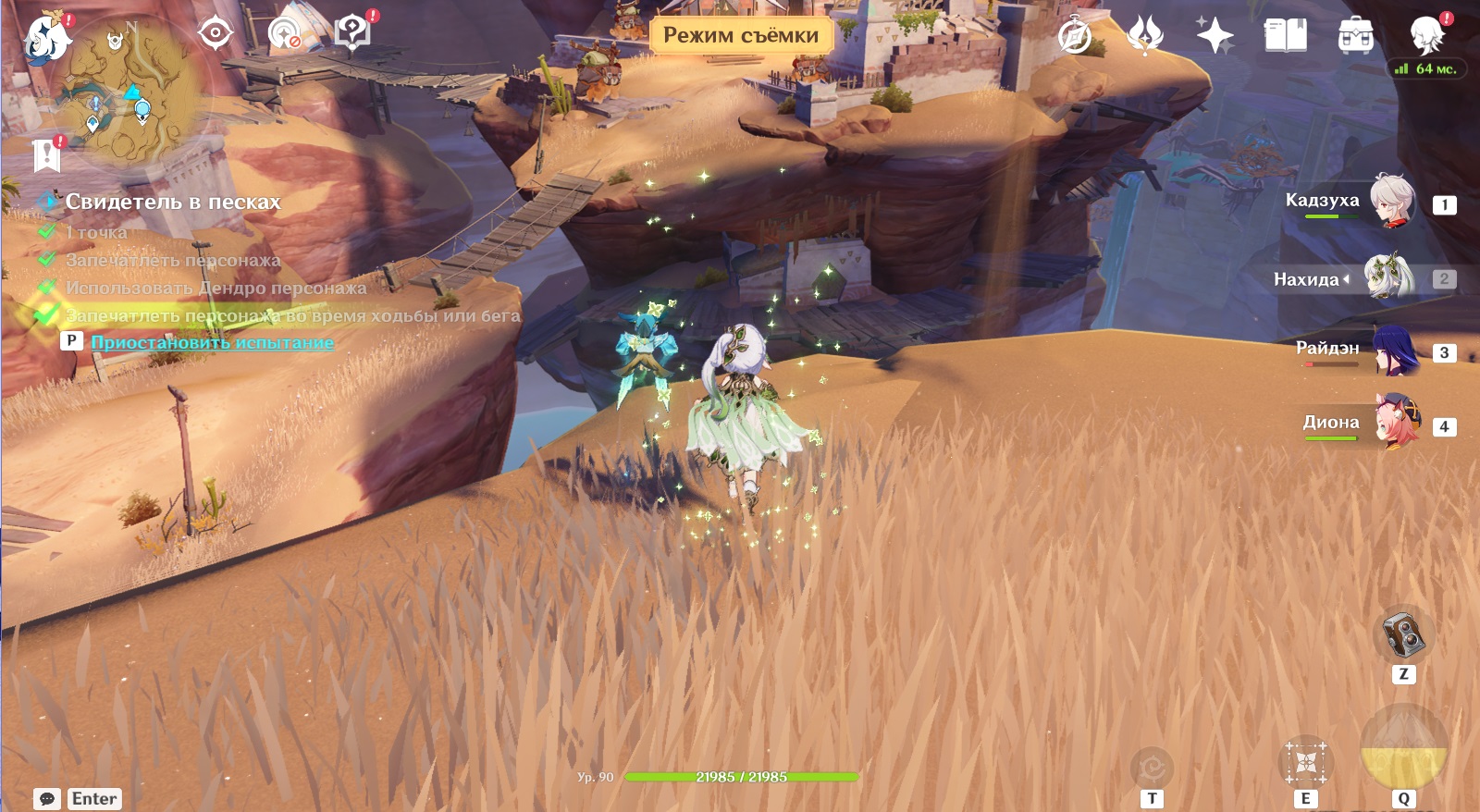Image resolution: width=1480 pixels, height=812 pixels.
Task: Open the bookmark notice with red alert
Action: (46, 155)
